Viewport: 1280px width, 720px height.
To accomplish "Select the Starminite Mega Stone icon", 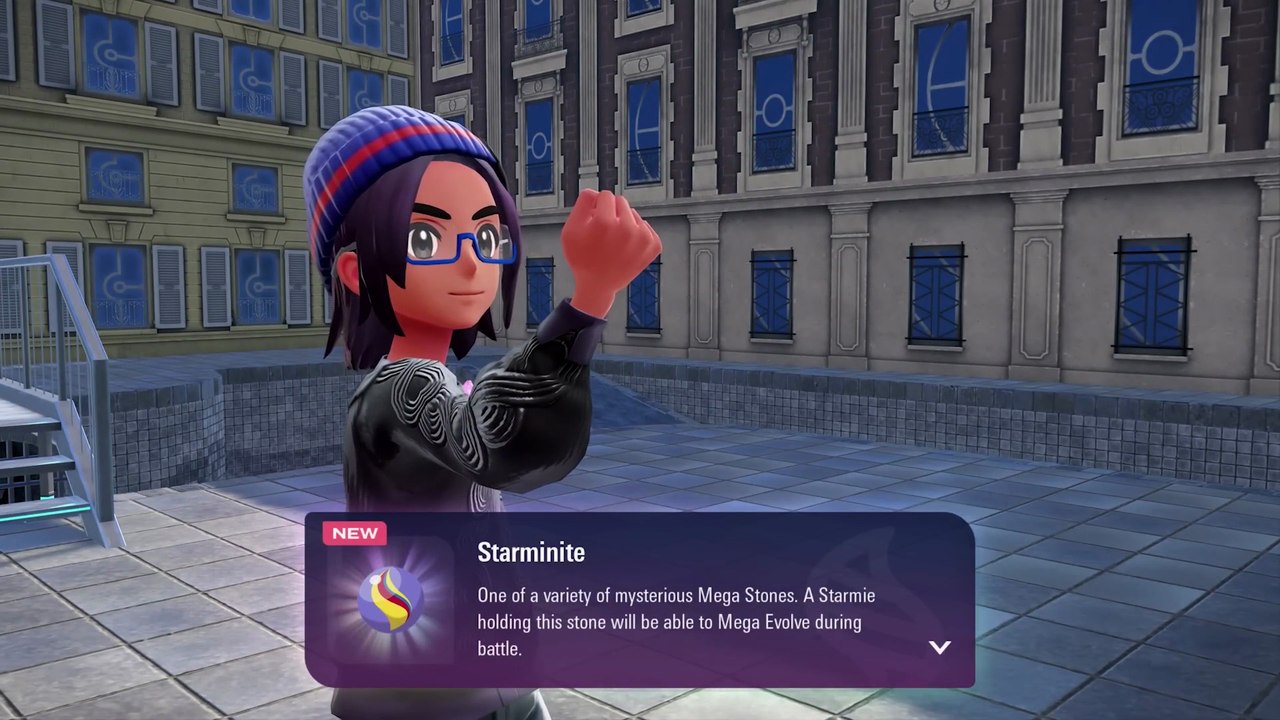I will 391,599.
